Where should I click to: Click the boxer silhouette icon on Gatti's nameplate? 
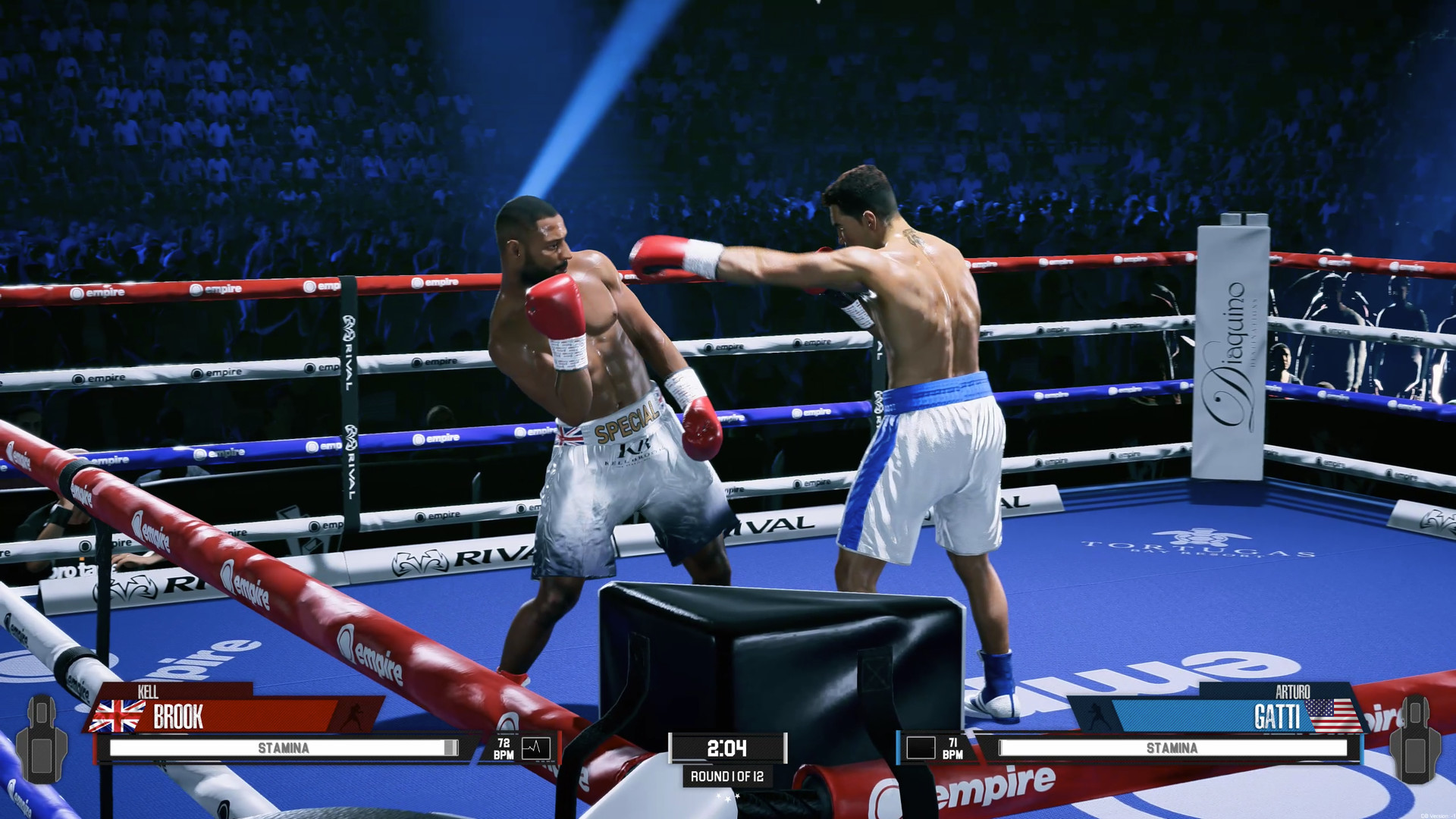(x=1097, y=714)
